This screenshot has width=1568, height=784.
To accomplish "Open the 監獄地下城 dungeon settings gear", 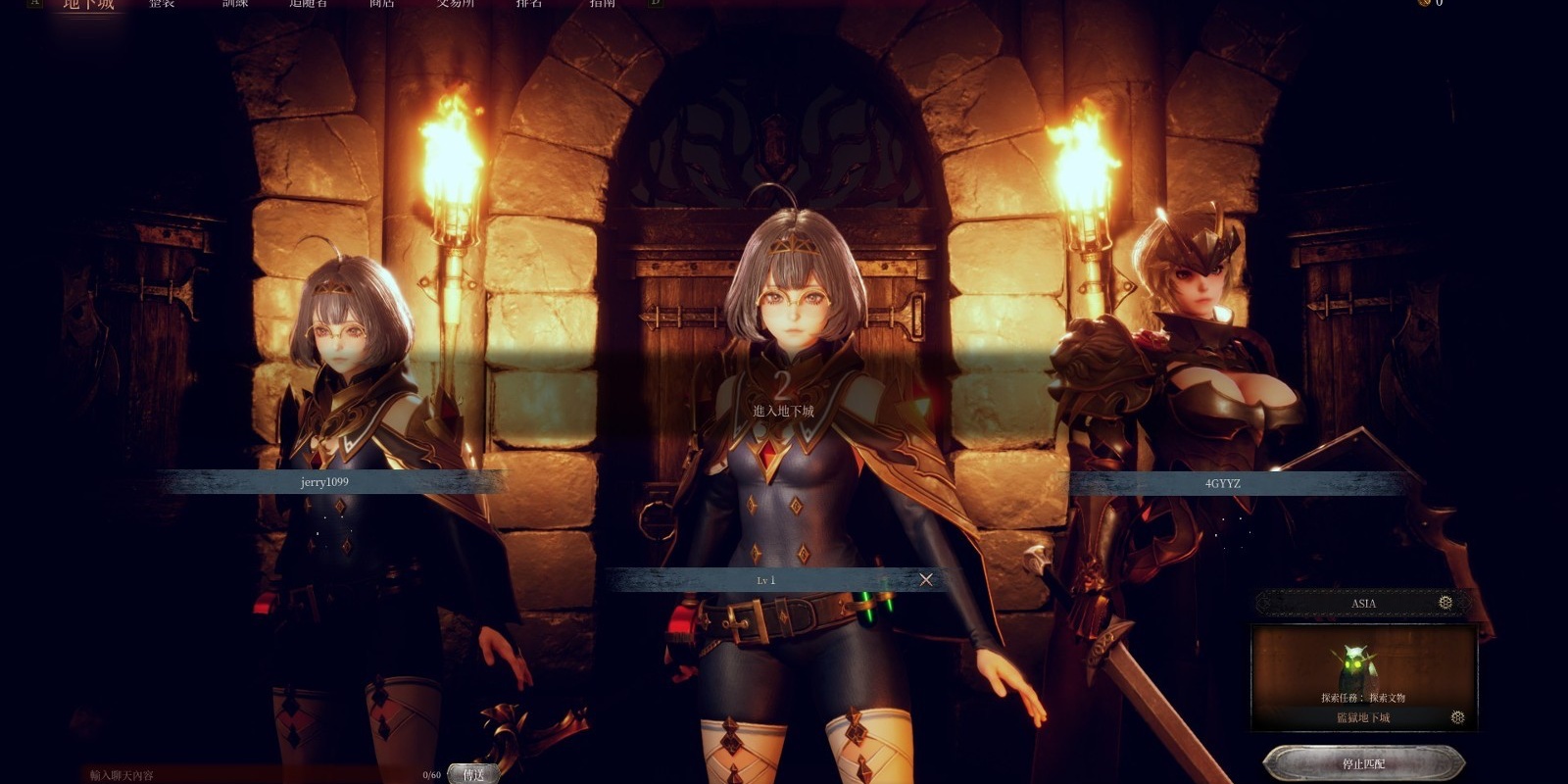I will click(1457, 717).
